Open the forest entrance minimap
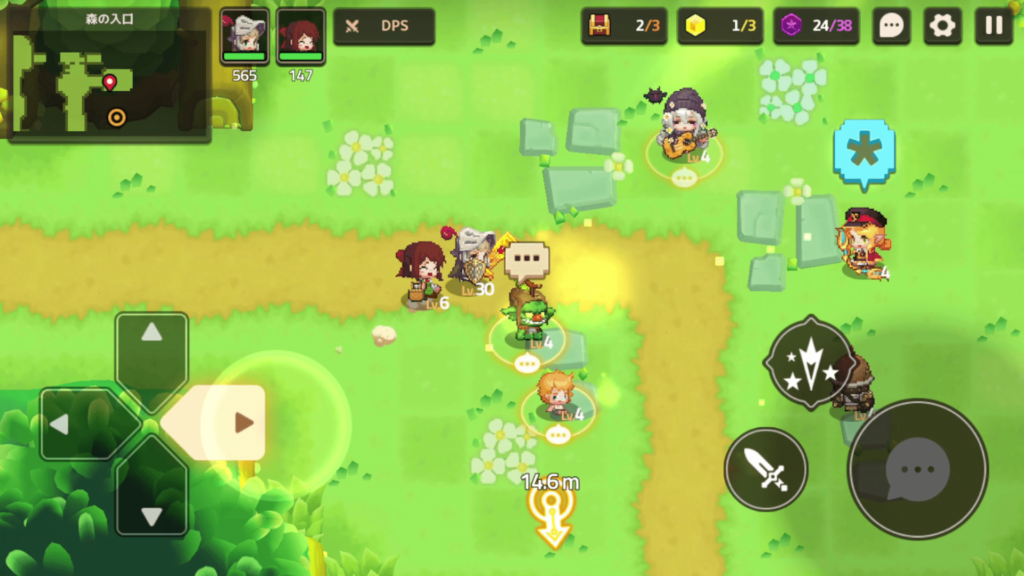Viewport: 1024px width, 576px height. pos(110,75)
